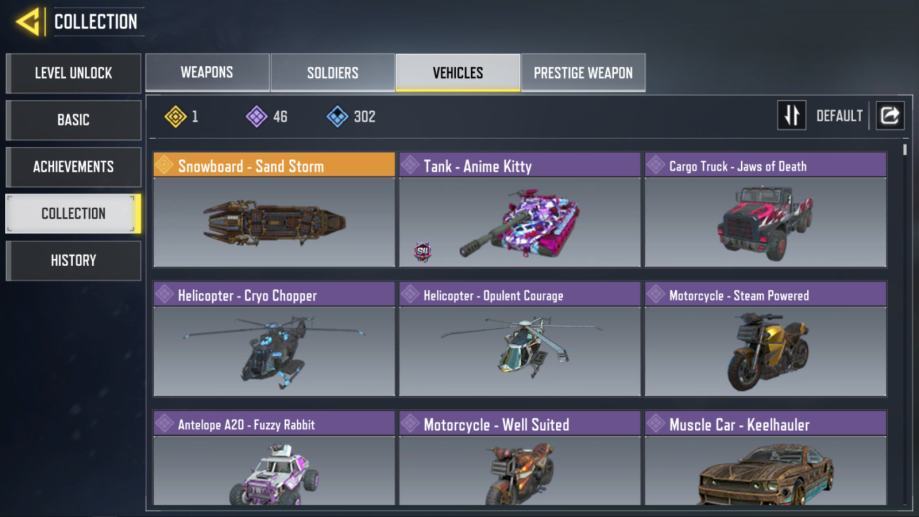The height and width of the screenshot is (517, 919).
Task: Select the Snowboard - Sand Storm card
Action: [x=274, y=210]
